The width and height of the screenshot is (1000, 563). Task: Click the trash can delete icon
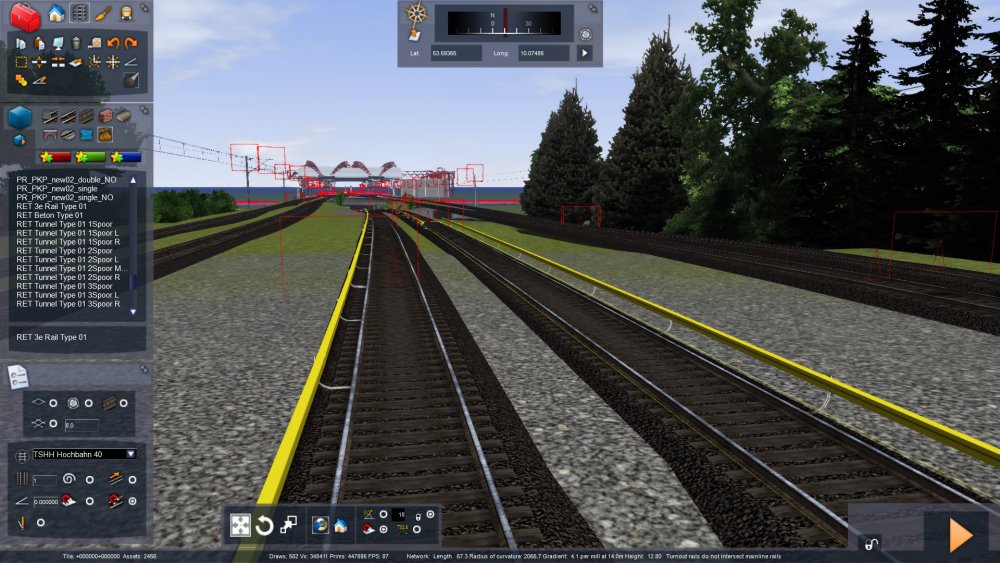tap(75, 43)
